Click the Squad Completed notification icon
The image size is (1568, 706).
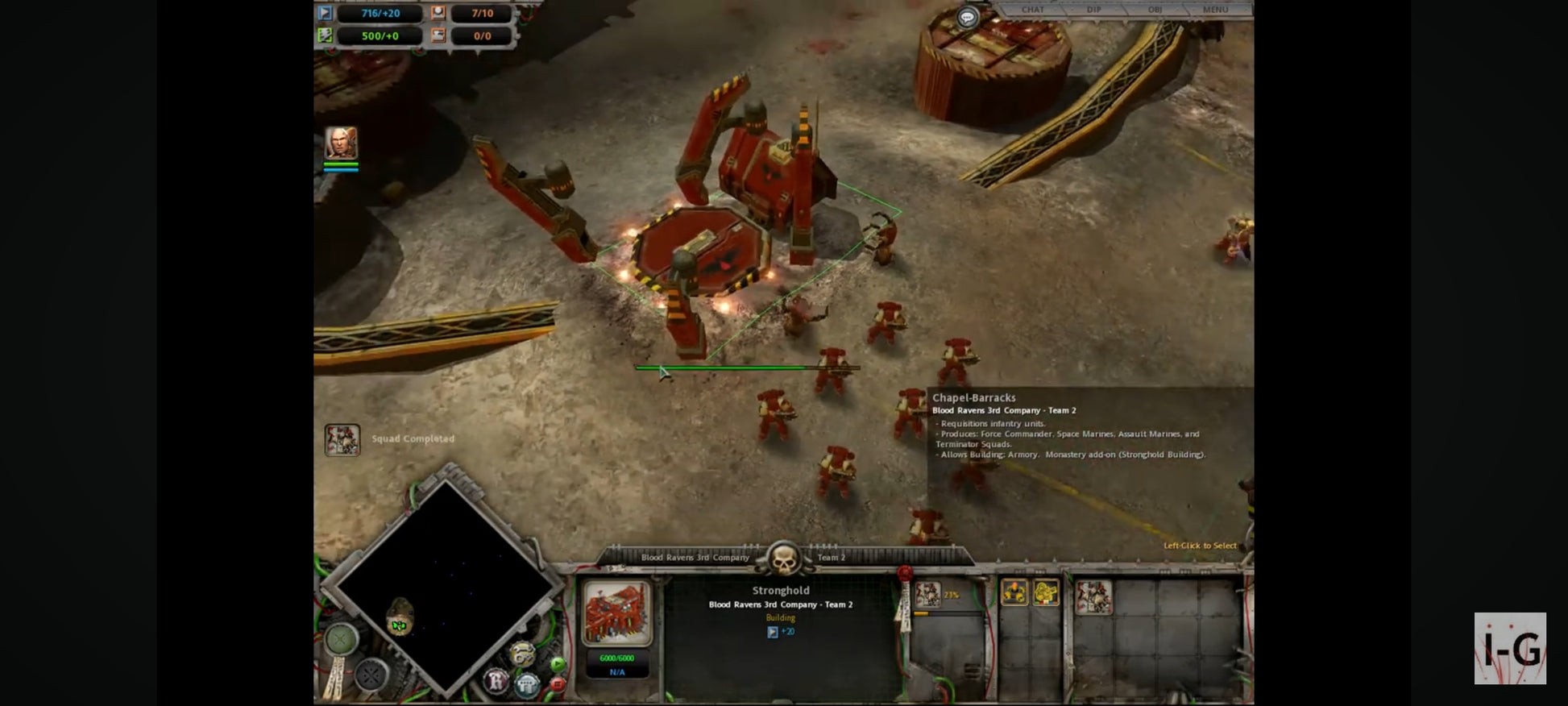[x=342, y=440]
